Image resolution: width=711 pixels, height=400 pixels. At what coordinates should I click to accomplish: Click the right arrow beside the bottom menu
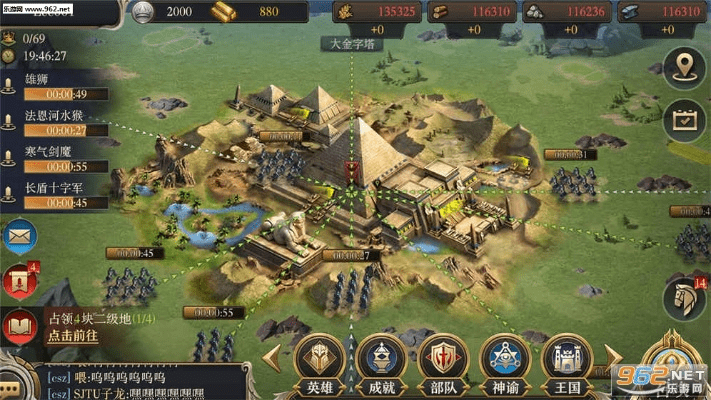(x=612, y=357)
